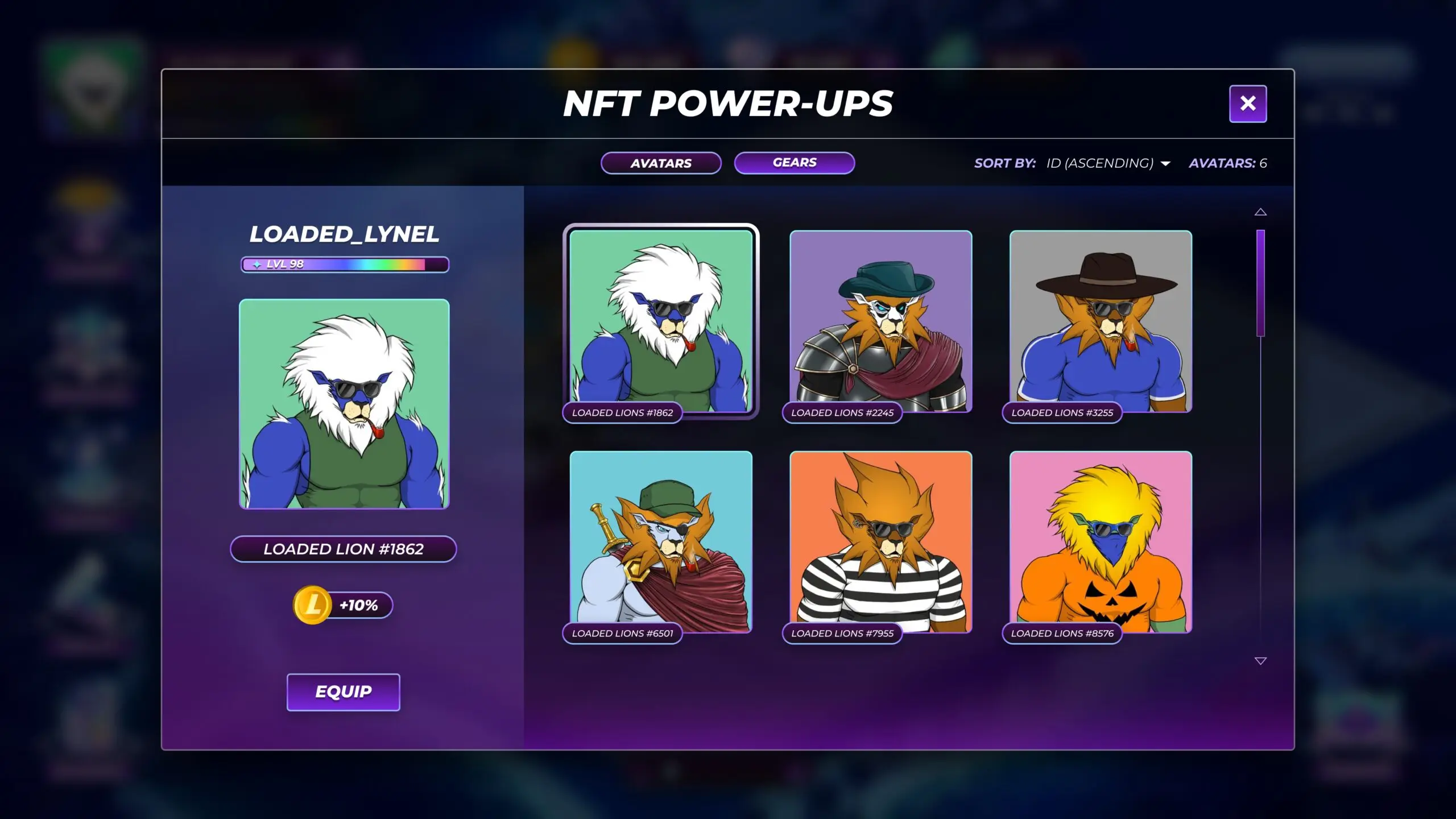
Task: Click the scrollbar down arrow
Action: 1261,661
